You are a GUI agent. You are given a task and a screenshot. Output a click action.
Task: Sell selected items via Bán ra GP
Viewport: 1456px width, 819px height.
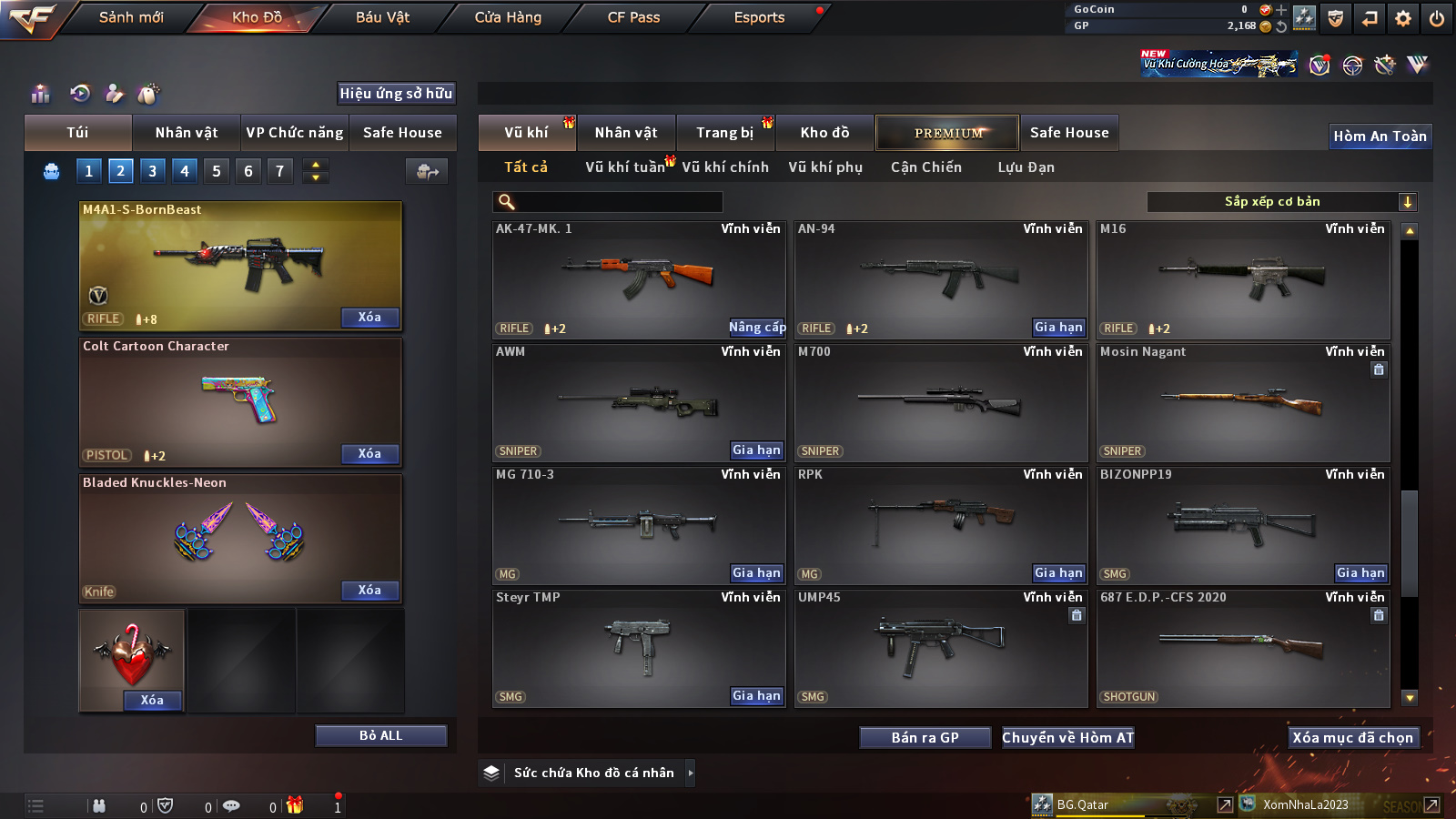(x=925, y=737)
